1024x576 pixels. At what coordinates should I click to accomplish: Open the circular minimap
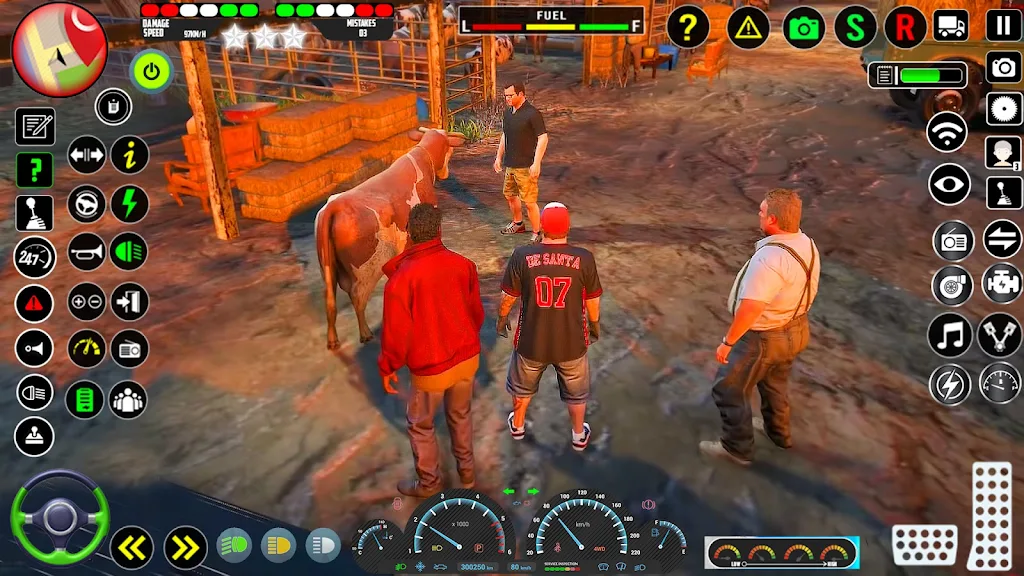[x=60, y=49]
